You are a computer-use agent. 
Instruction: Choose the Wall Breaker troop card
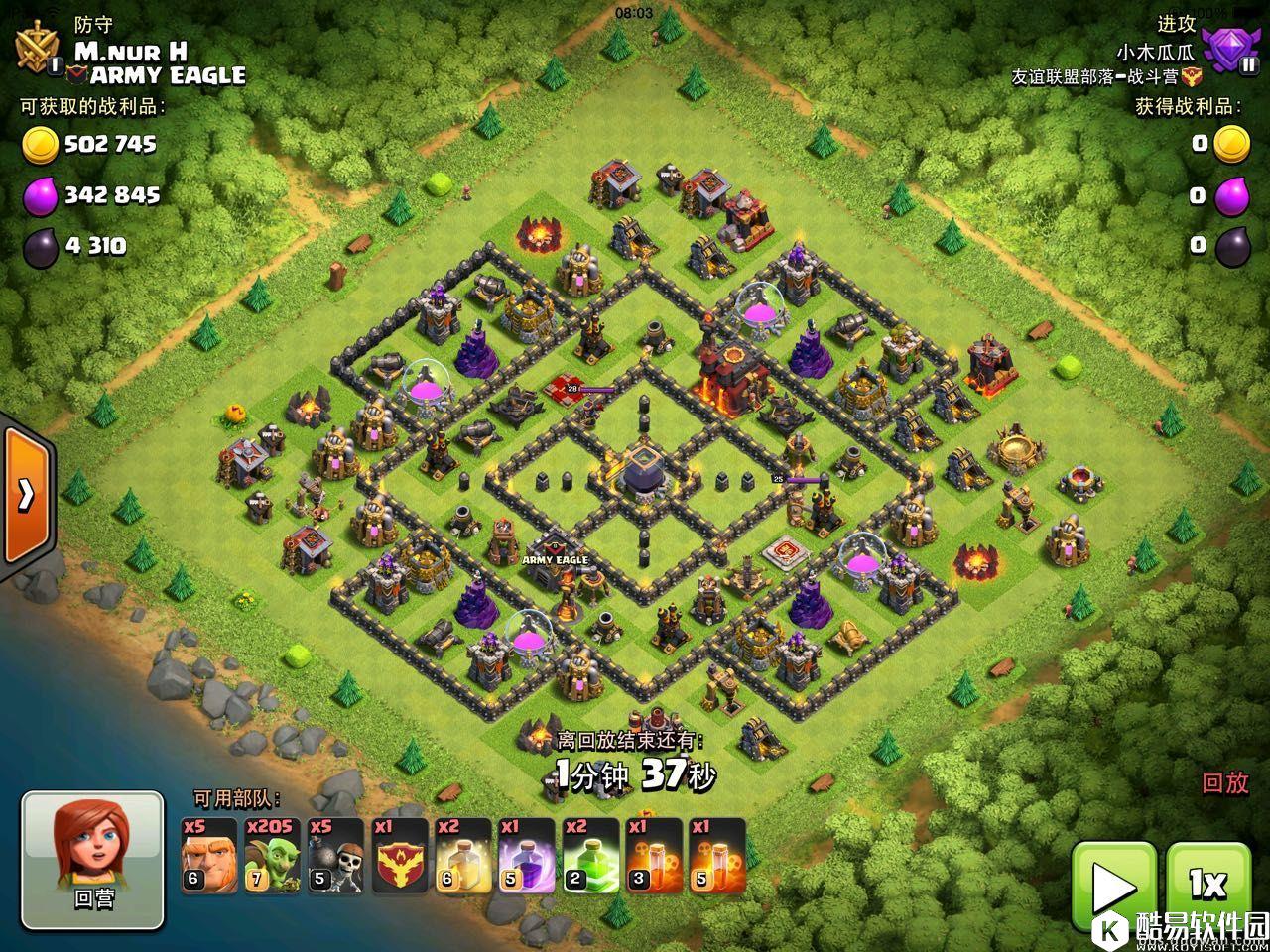pyautogui.click(x=335, y=855)
